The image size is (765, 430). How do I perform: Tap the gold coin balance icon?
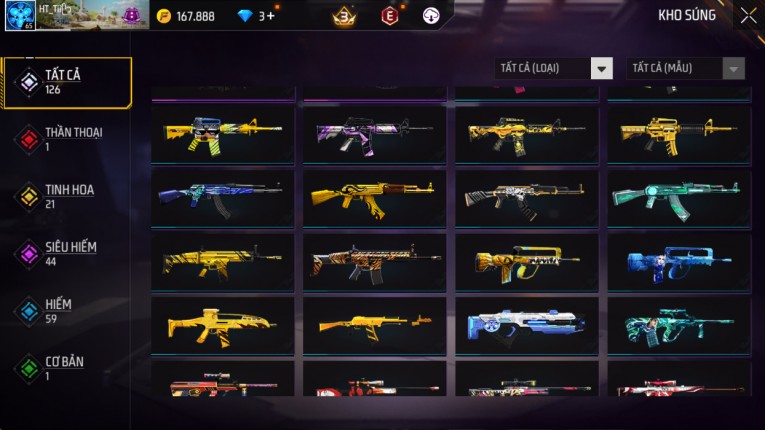pyautogui.click(x=164, y=16)
